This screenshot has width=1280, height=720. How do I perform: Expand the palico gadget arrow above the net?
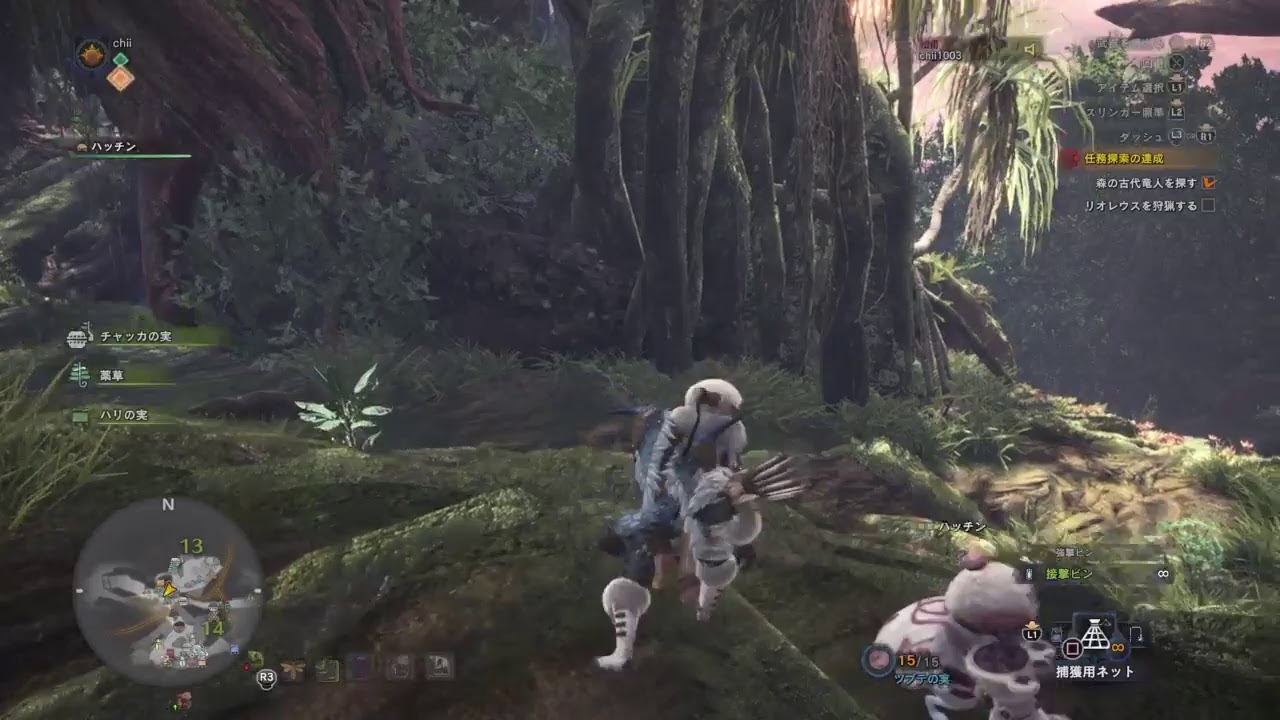(1106, 622)
